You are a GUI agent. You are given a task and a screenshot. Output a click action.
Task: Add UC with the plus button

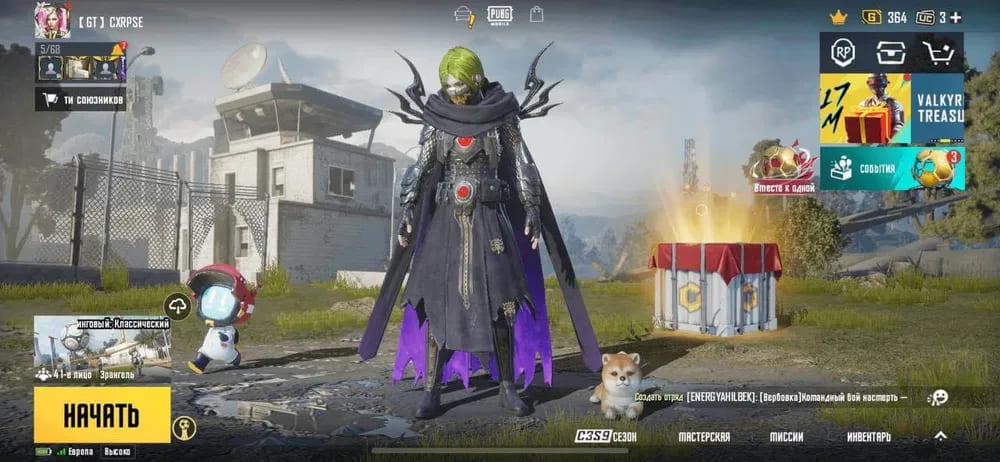[x=955, y=17]
